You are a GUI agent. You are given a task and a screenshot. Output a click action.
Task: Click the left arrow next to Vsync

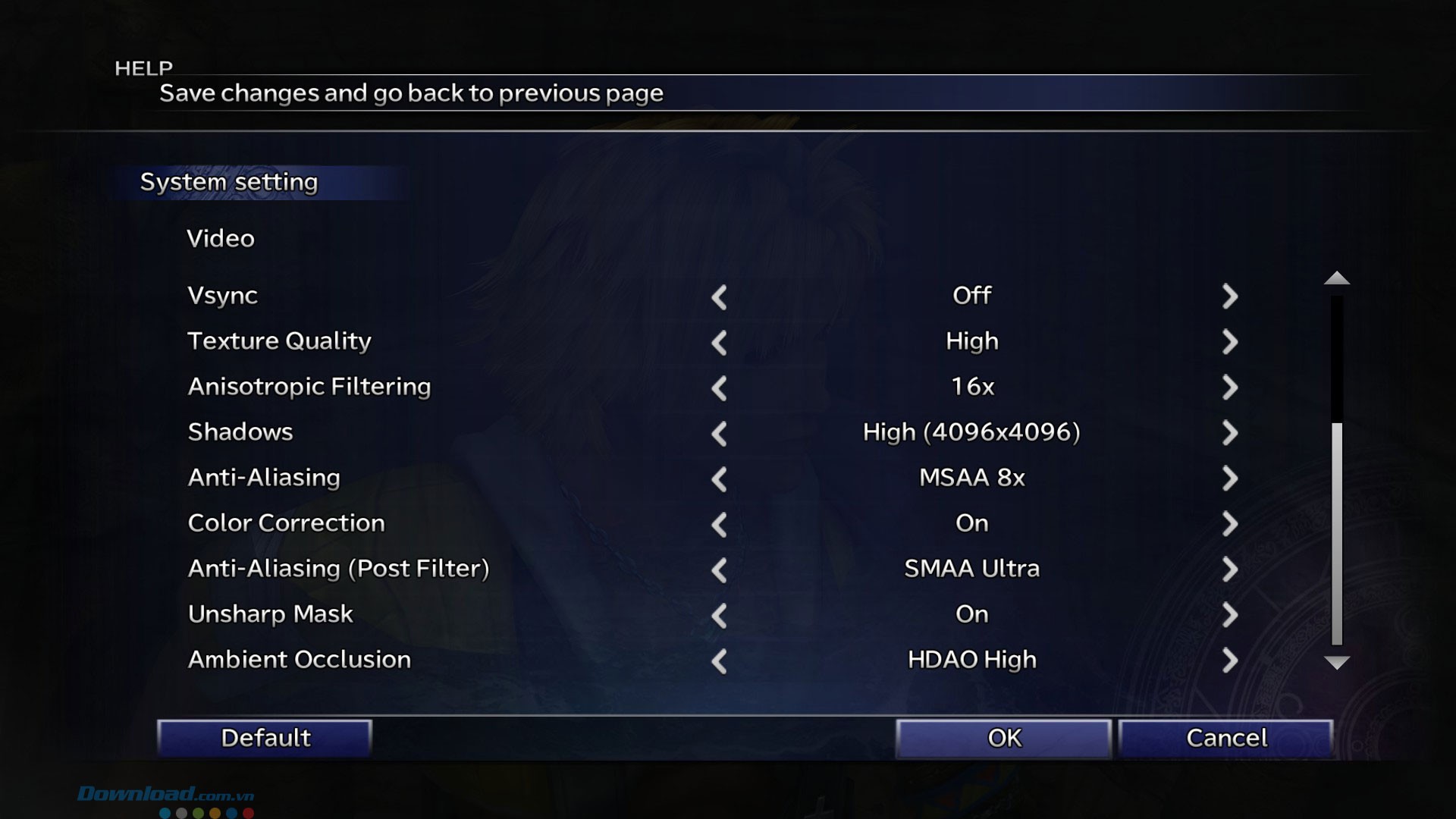click(719, 297)
